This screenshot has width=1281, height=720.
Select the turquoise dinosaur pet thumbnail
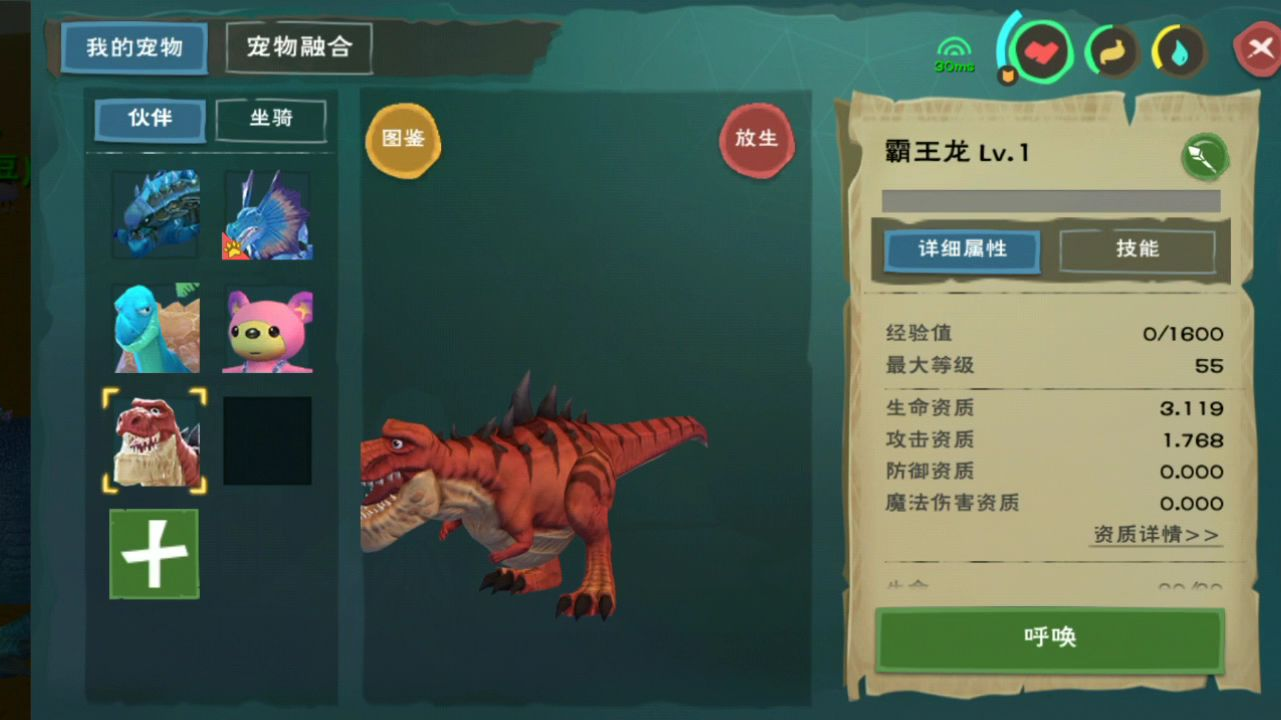click(x=154, y=328)
